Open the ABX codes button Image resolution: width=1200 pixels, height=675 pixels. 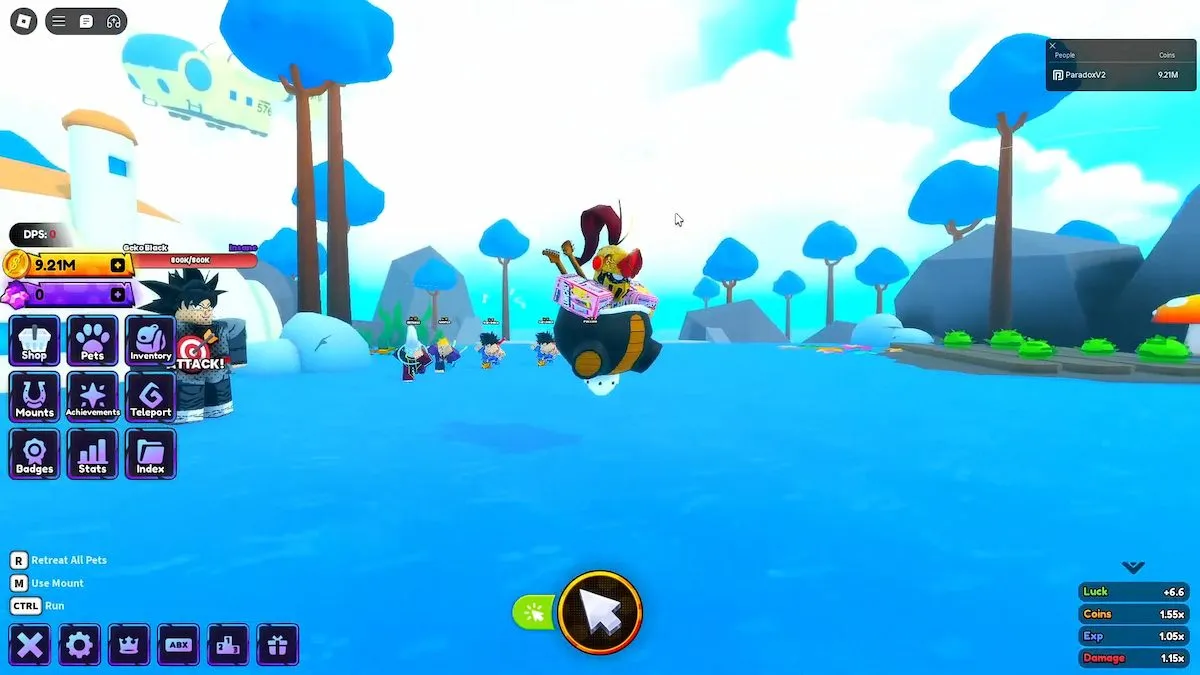[x=178, y=645]
